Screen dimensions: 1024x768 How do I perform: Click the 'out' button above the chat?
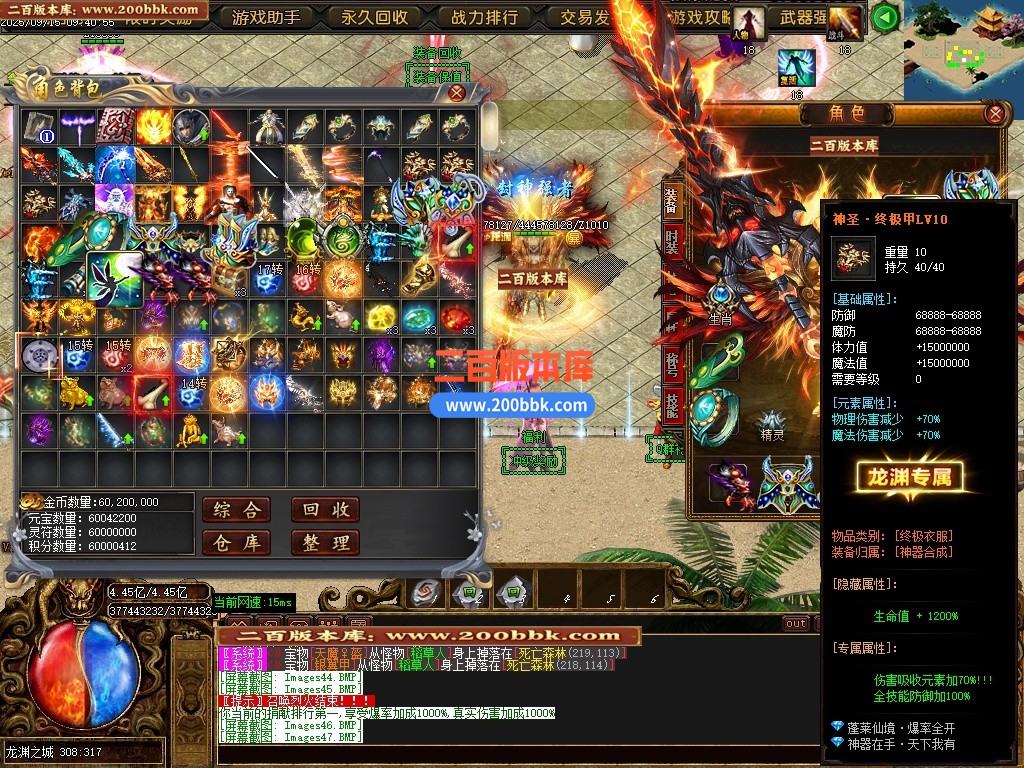tap(796, 623)
